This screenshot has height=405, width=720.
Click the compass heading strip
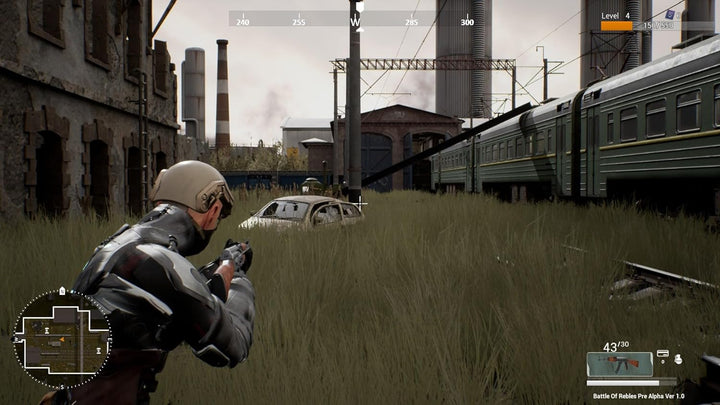tap(355, 19)
